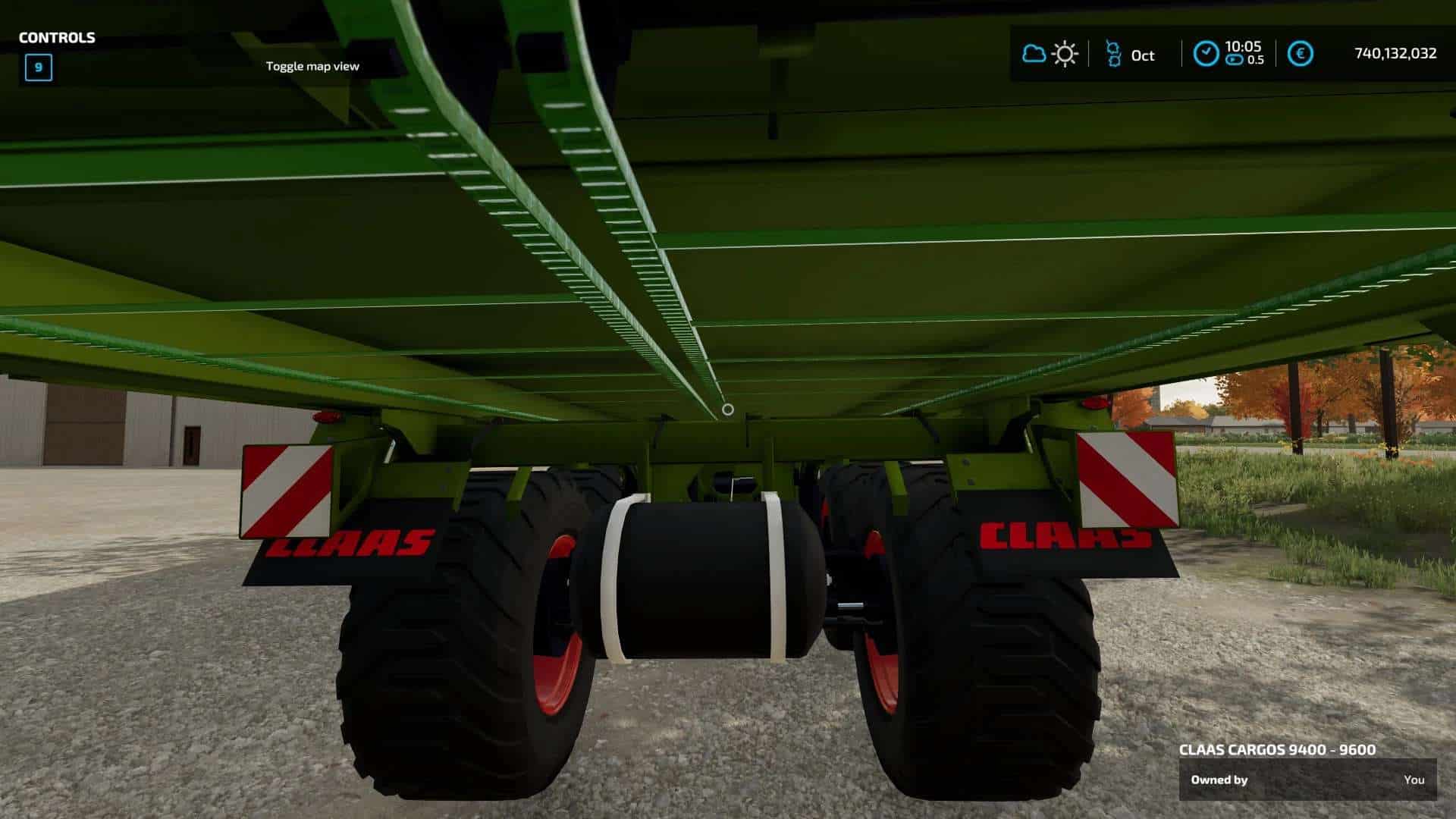Adjust the 0.5 game speed value

(1256, 62)
